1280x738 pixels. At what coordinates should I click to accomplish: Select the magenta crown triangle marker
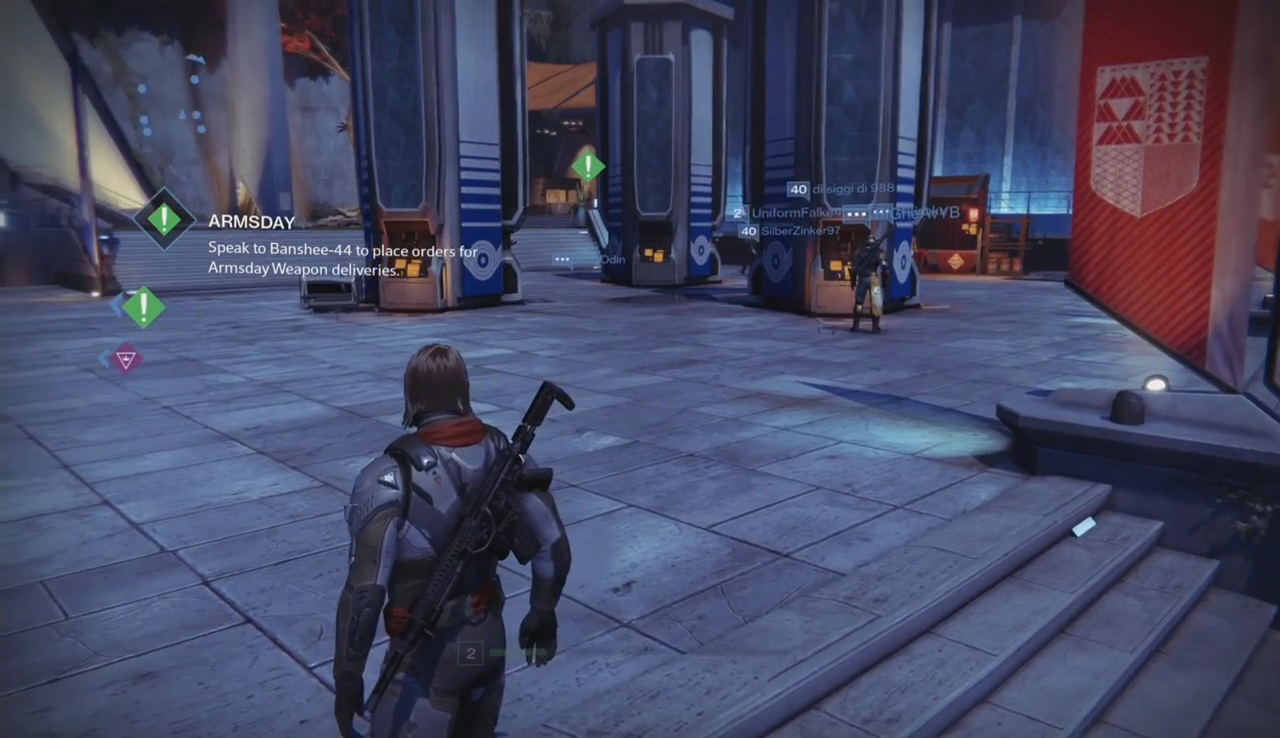coord(126,358)
